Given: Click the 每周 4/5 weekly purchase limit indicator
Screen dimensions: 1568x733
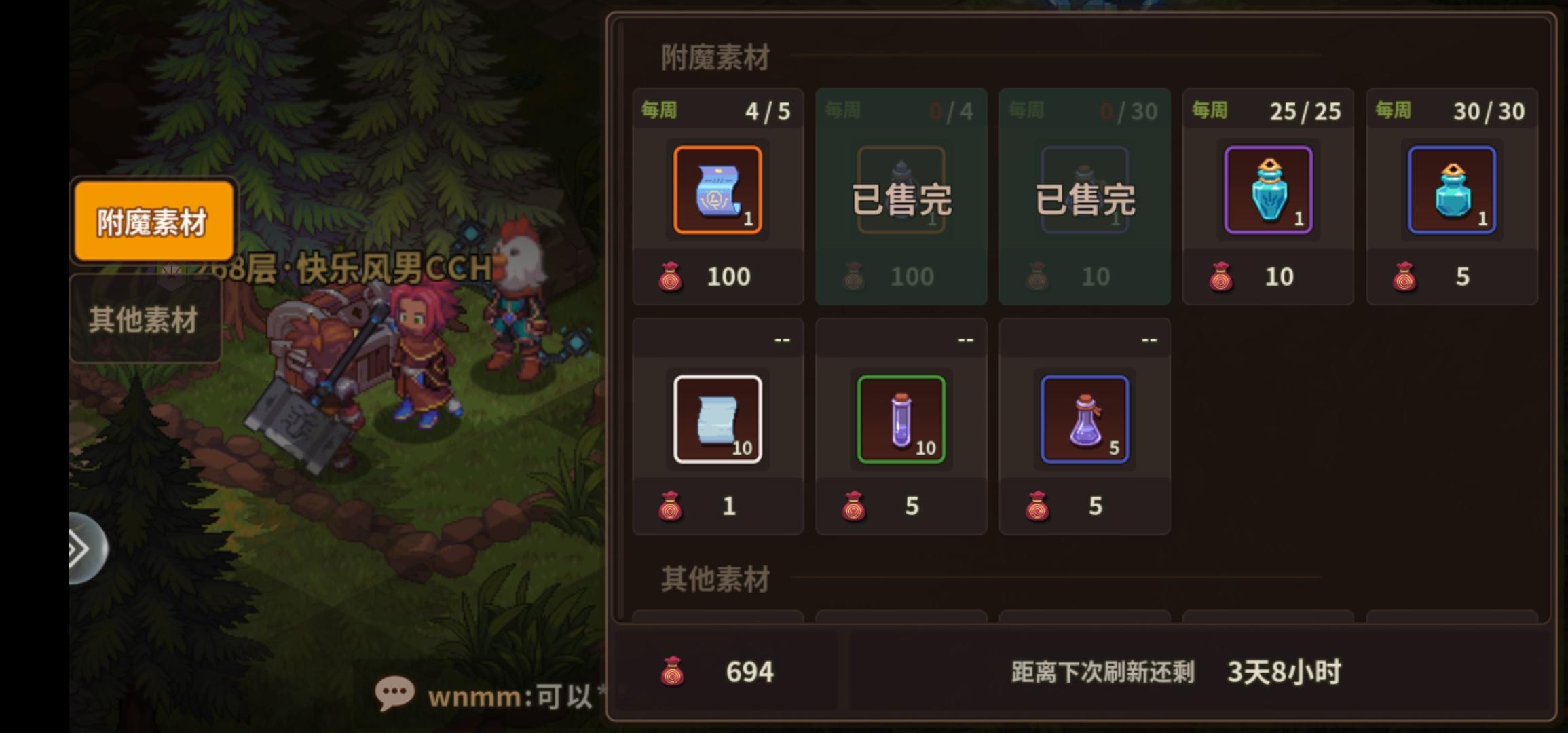Looking at the screenshot, I should (716, 109).
